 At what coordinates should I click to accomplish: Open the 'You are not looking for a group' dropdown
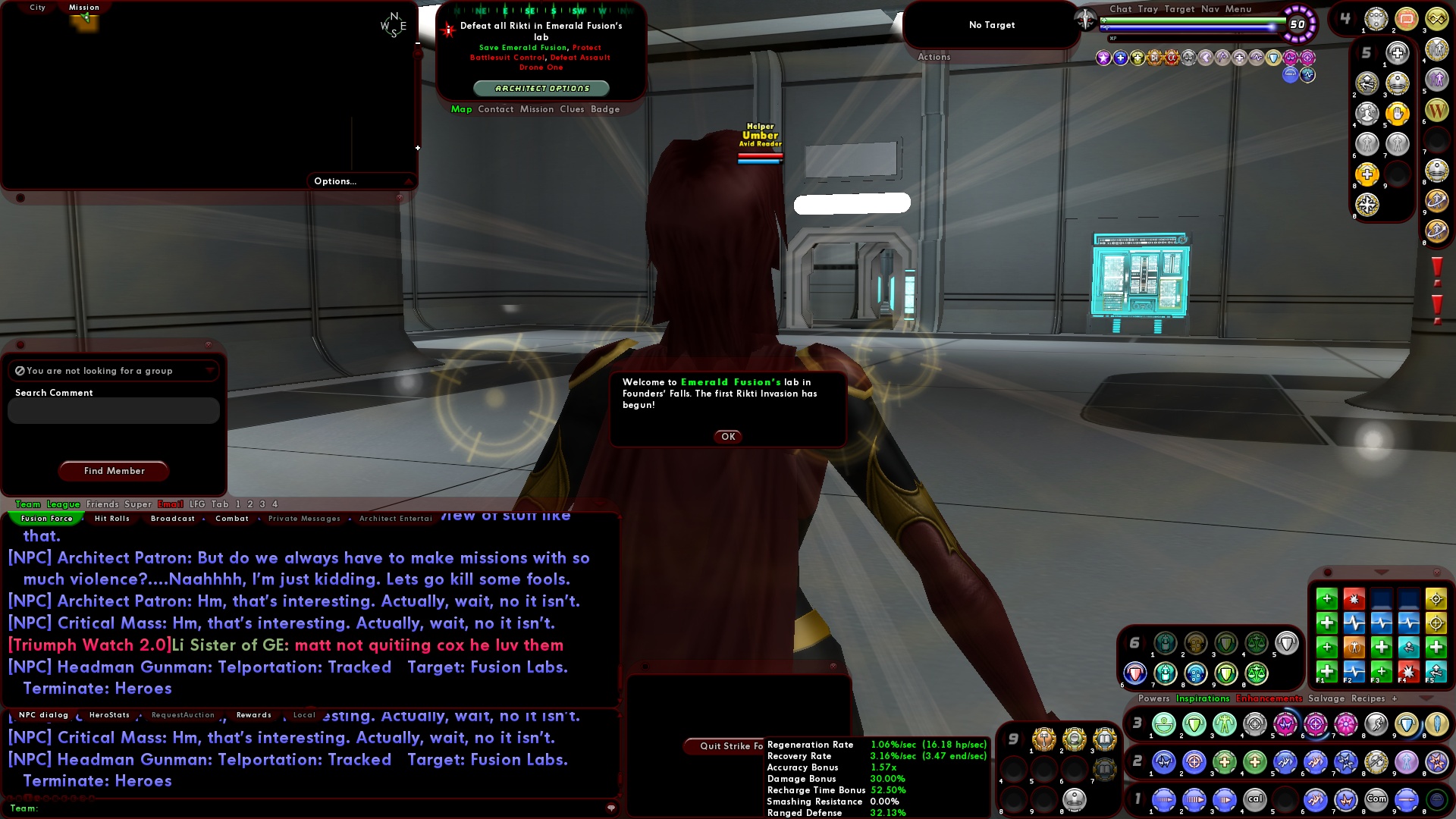coord(211,371)
